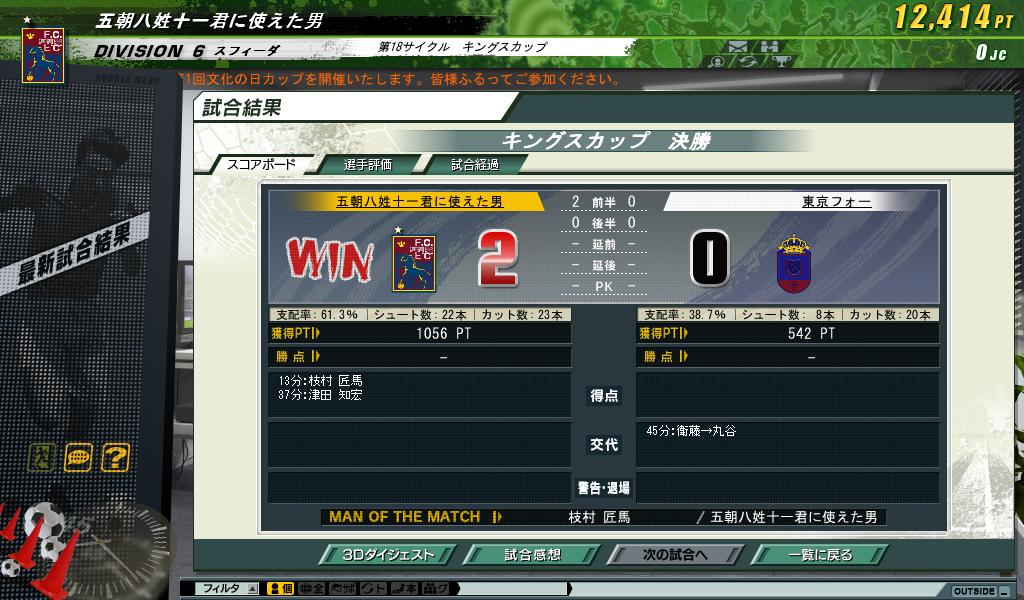Go to 次の試合へ
The image size is (1024, 600).
(x=675, y=555)
